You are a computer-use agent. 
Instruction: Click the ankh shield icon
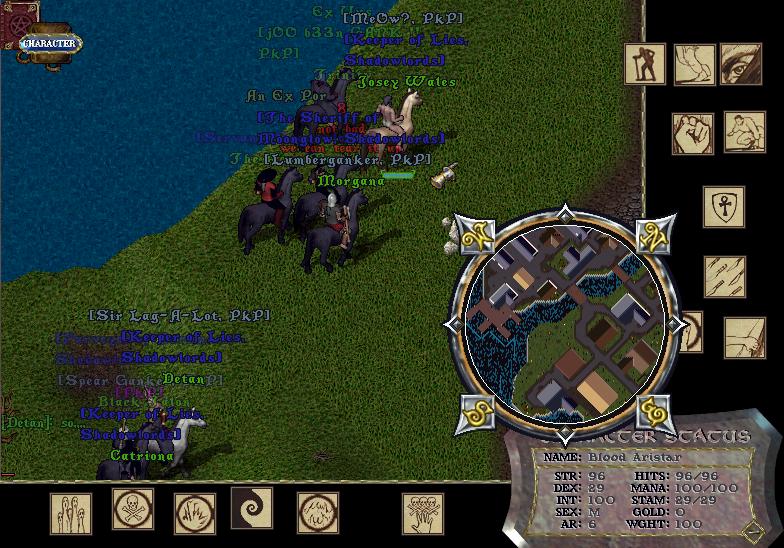coord(723,207)
